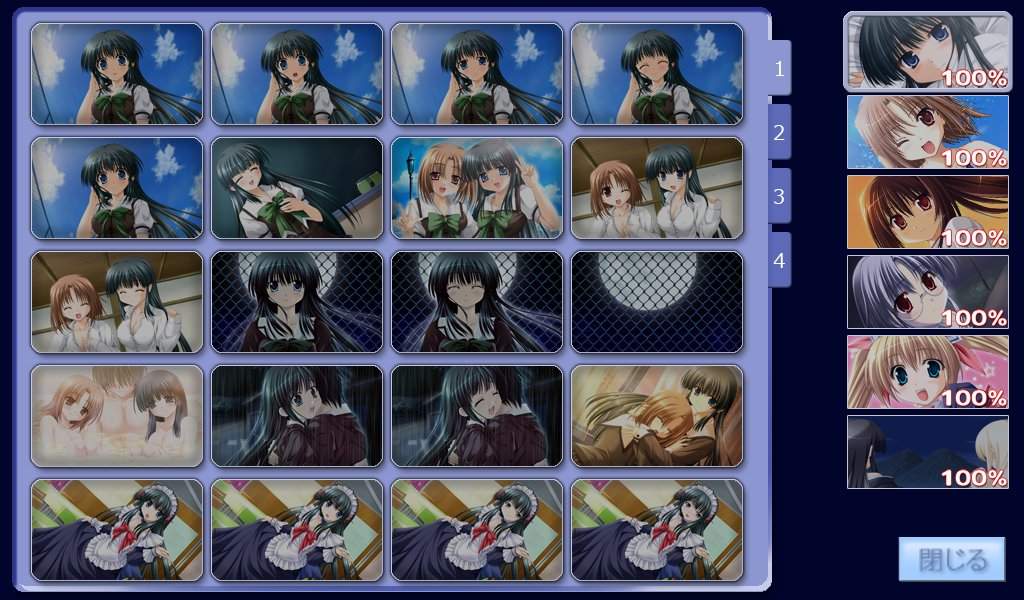
Task: View the full moon behind fence CG without character
Action: (656, 302)
